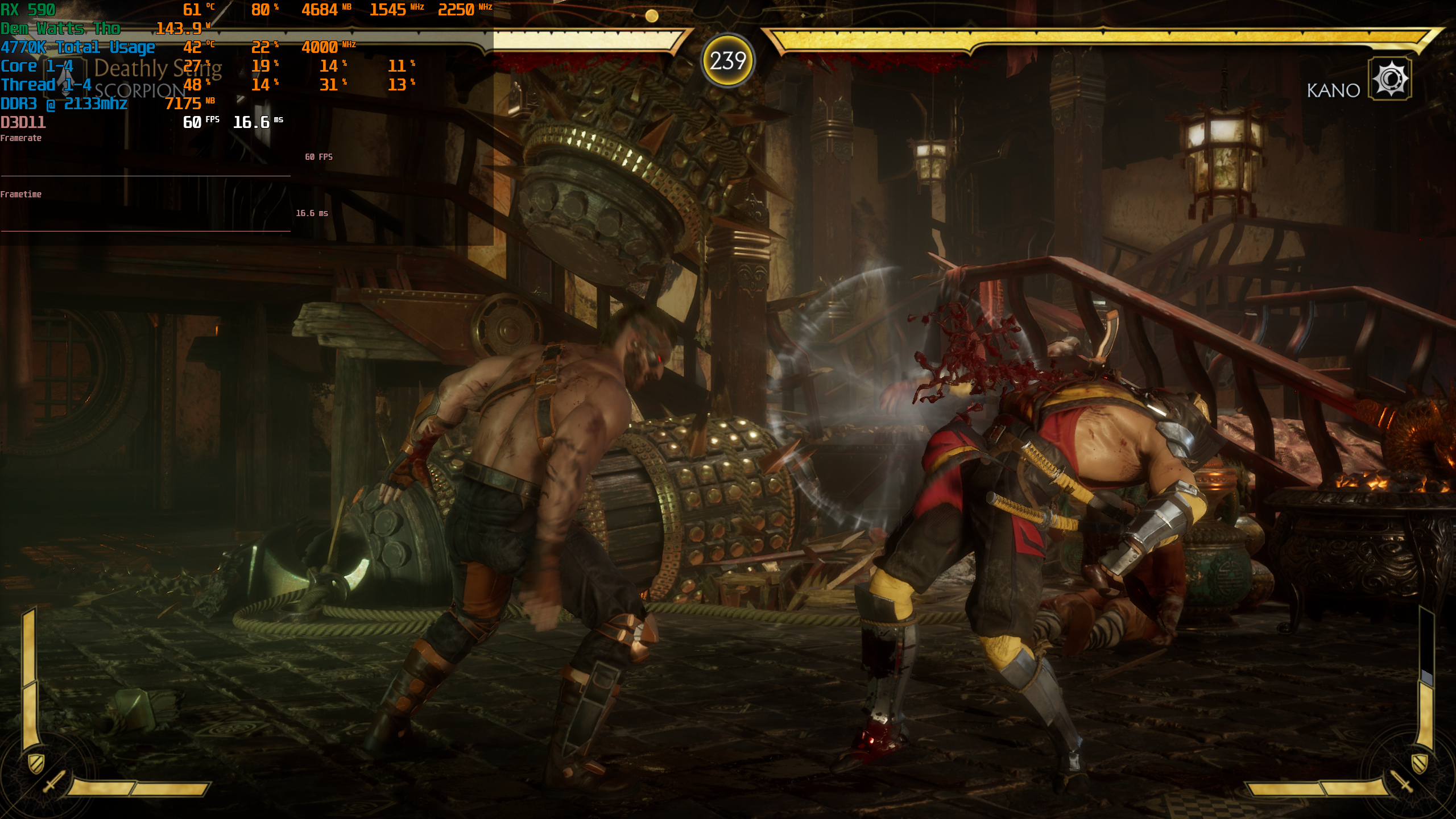This screenshot has height=819, width=1456.
Task: Click Scorpion's defensive meter shield icon
Action: [x=35, y=762]
